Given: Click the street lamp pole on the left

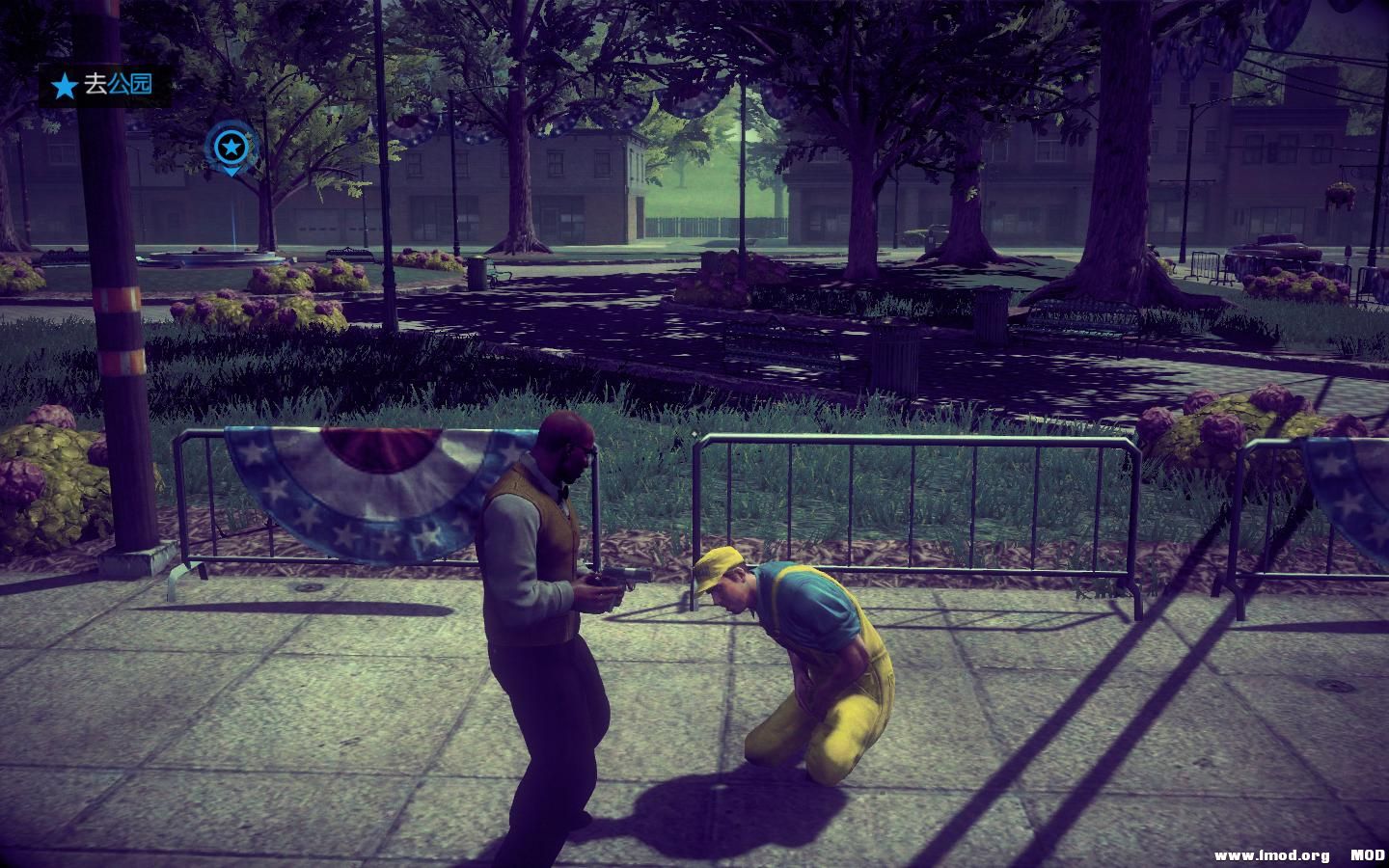Looking at the screenshot, I should click(112, 289).
